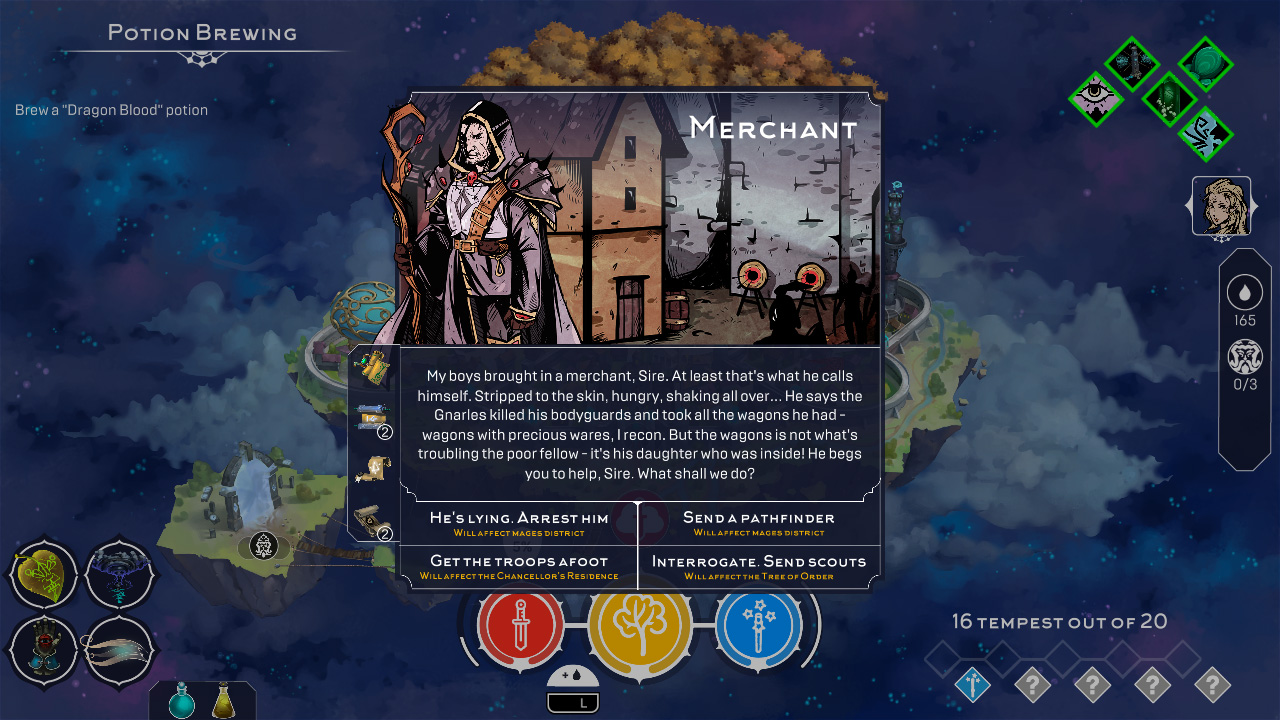Select the red sword action icon
This screenshot has width=1280, height=720.
click(518, 628)
